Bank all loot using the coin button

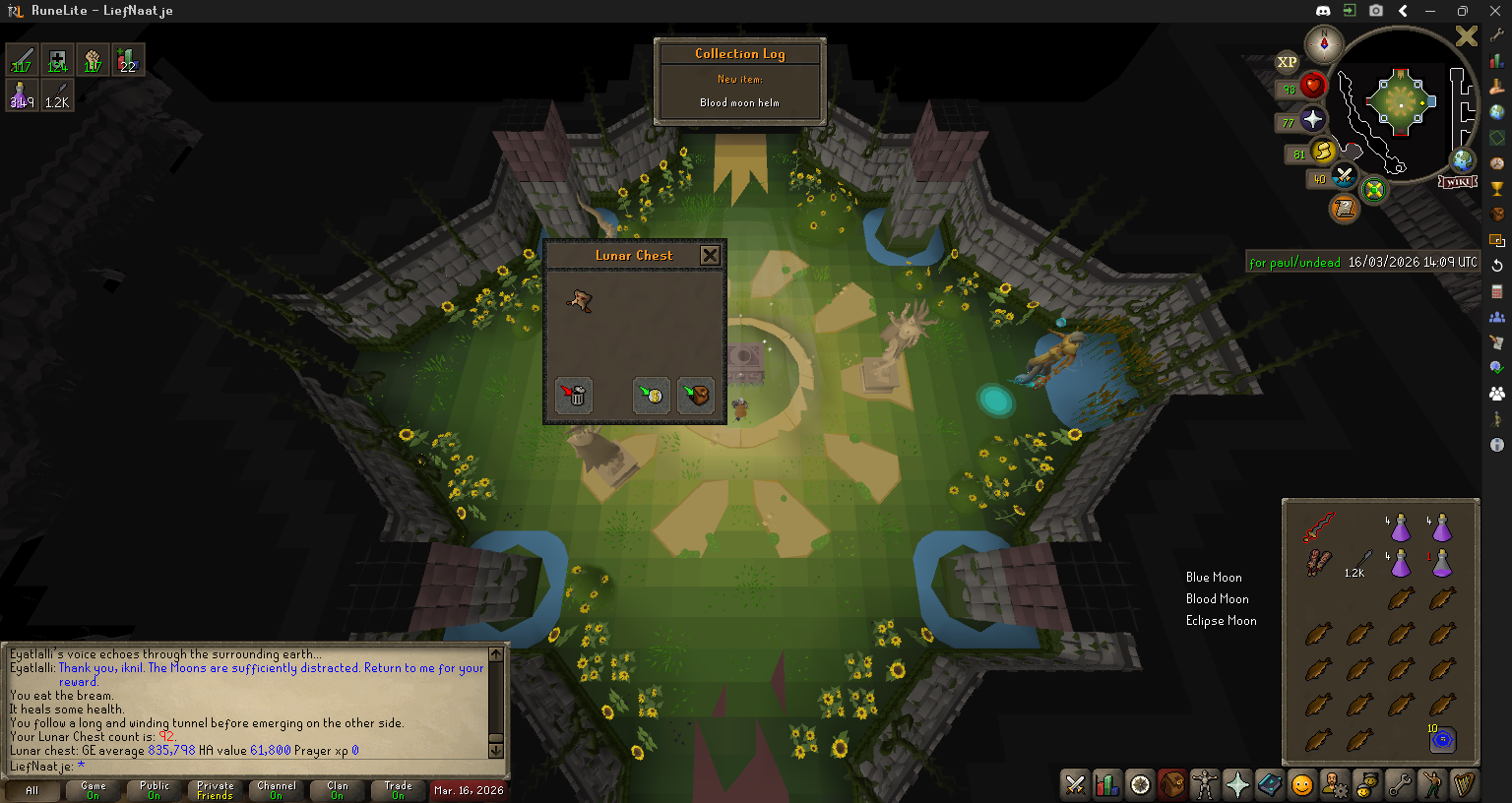(x=651, y=396)
